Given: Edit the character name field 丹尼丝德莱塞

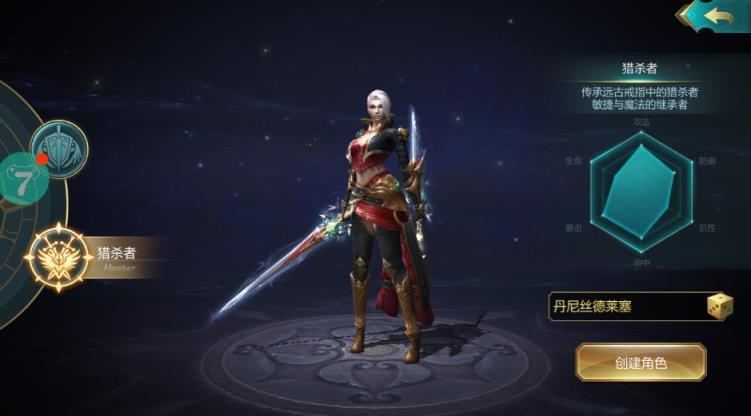Looking at the screenshot, I should tap(623, 306).
